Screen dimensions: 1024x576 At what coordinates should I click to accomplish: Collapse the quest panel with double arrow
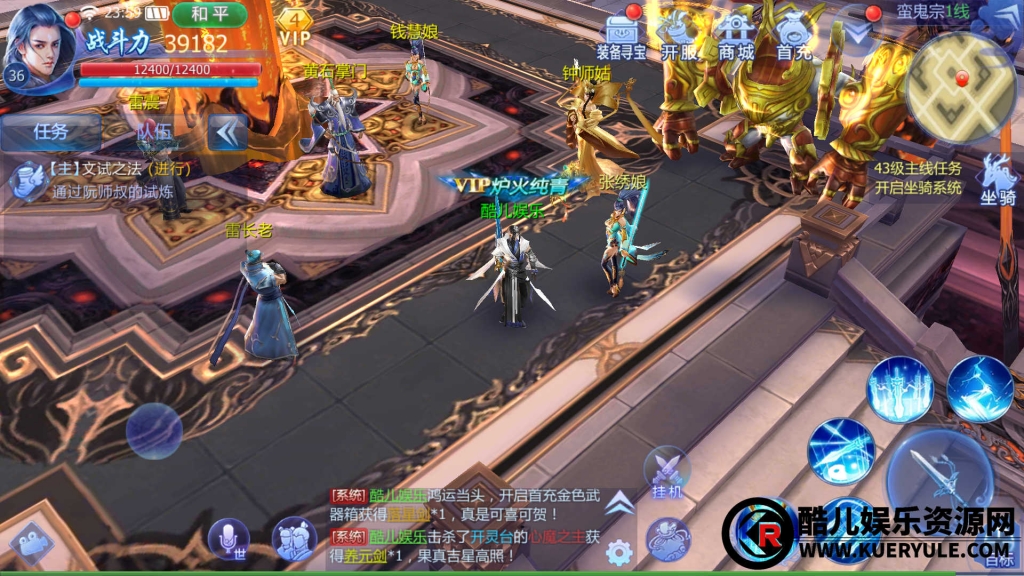pyautogui.click(x=228, y=131)
